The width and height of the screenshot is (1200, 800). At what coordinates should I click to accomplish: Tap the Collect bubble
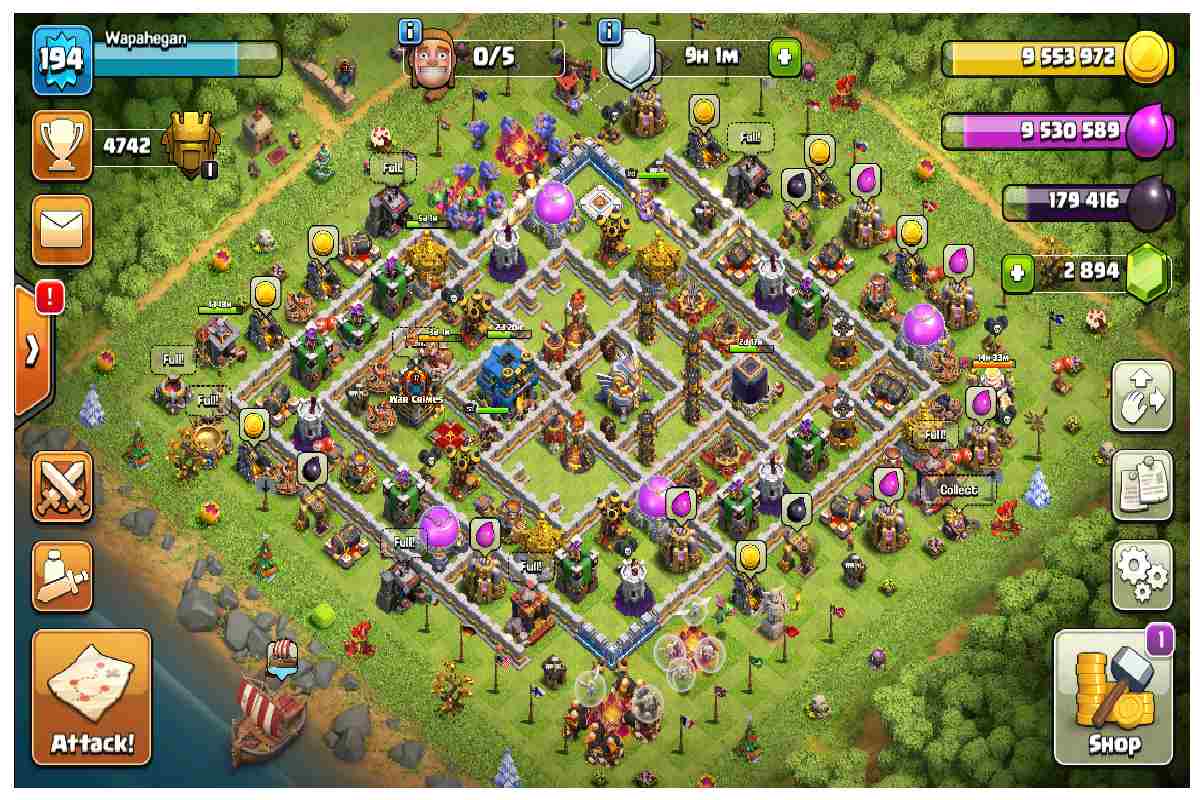(x=958, y=490)
